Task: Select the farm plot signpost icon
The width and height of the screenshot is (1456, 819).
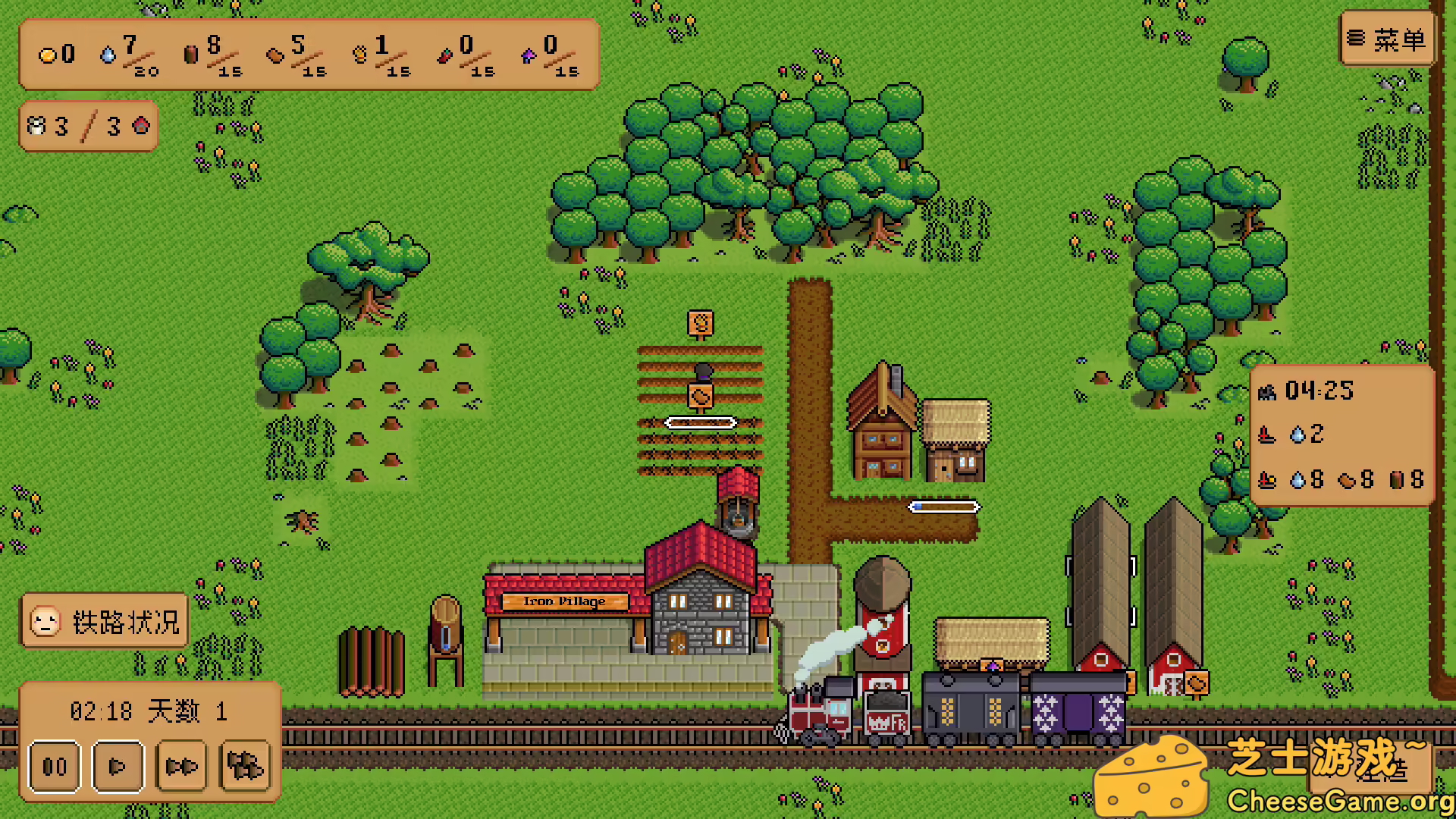Action: coord(699,324)
